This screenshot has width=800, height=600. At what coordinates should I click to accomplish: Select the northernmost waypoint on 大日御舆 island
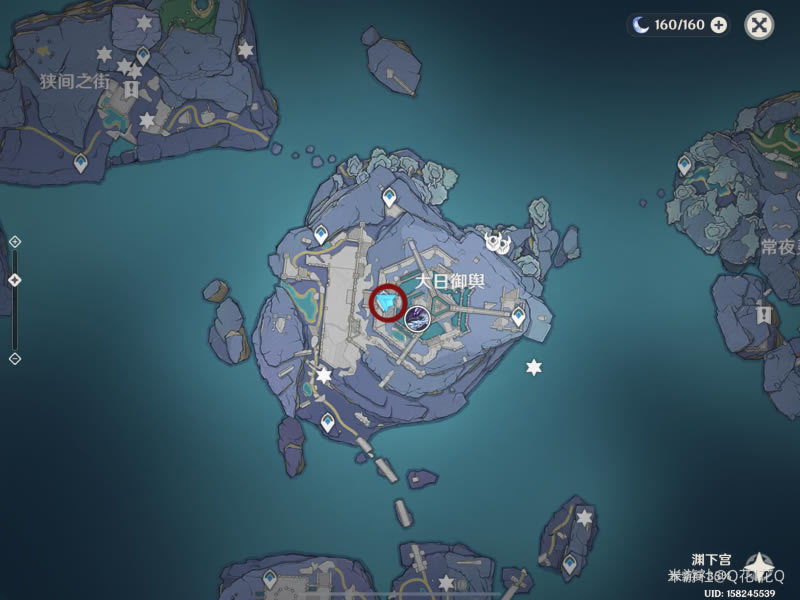point(389,199)
